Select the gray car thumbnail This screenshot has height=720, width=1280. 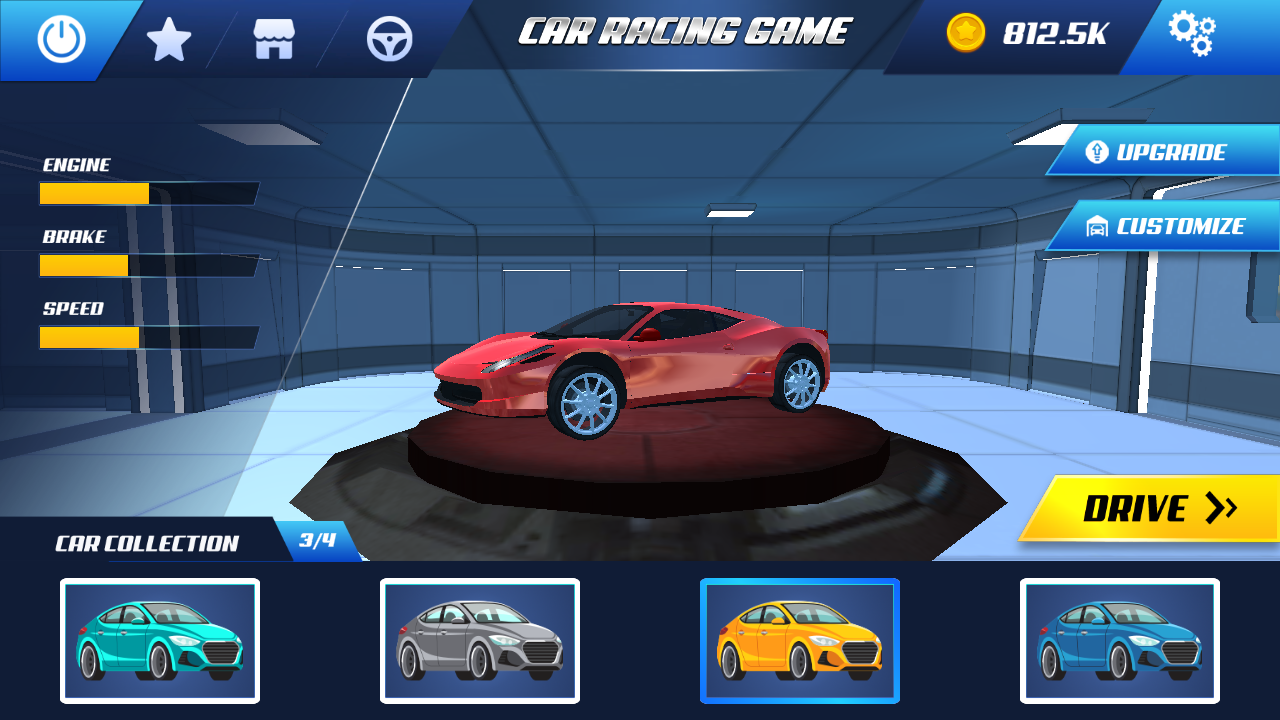pos(479,641)
